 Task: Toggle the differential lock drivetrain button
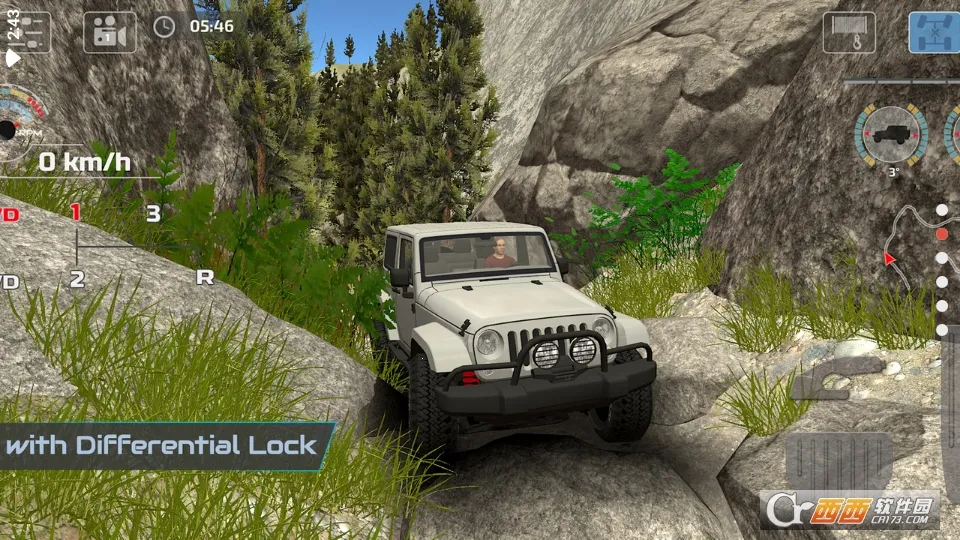(935, 32)
